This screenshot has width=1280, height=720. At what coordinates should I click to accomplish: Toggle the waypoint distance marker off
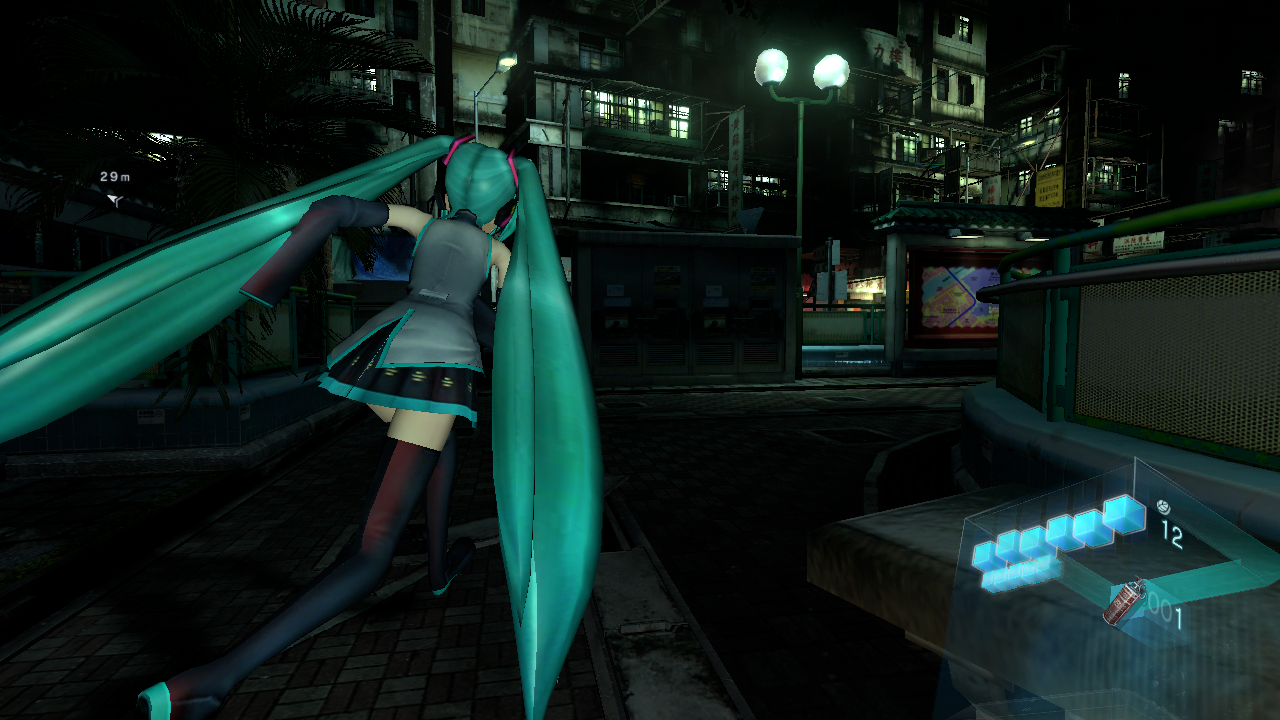click(113, 177)
